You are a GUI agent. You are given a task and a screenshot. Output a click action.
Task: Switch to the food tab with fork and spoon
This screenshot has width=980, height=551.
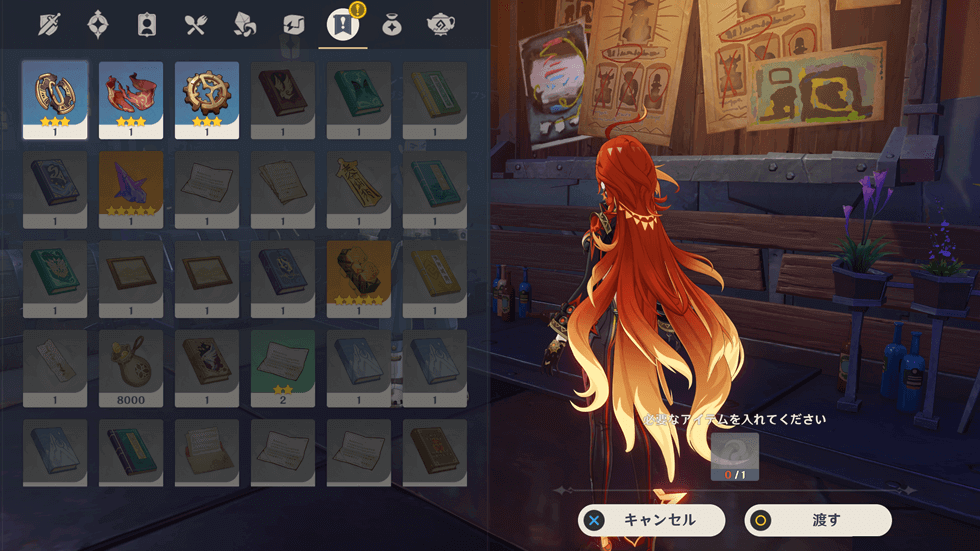(196, 25)
